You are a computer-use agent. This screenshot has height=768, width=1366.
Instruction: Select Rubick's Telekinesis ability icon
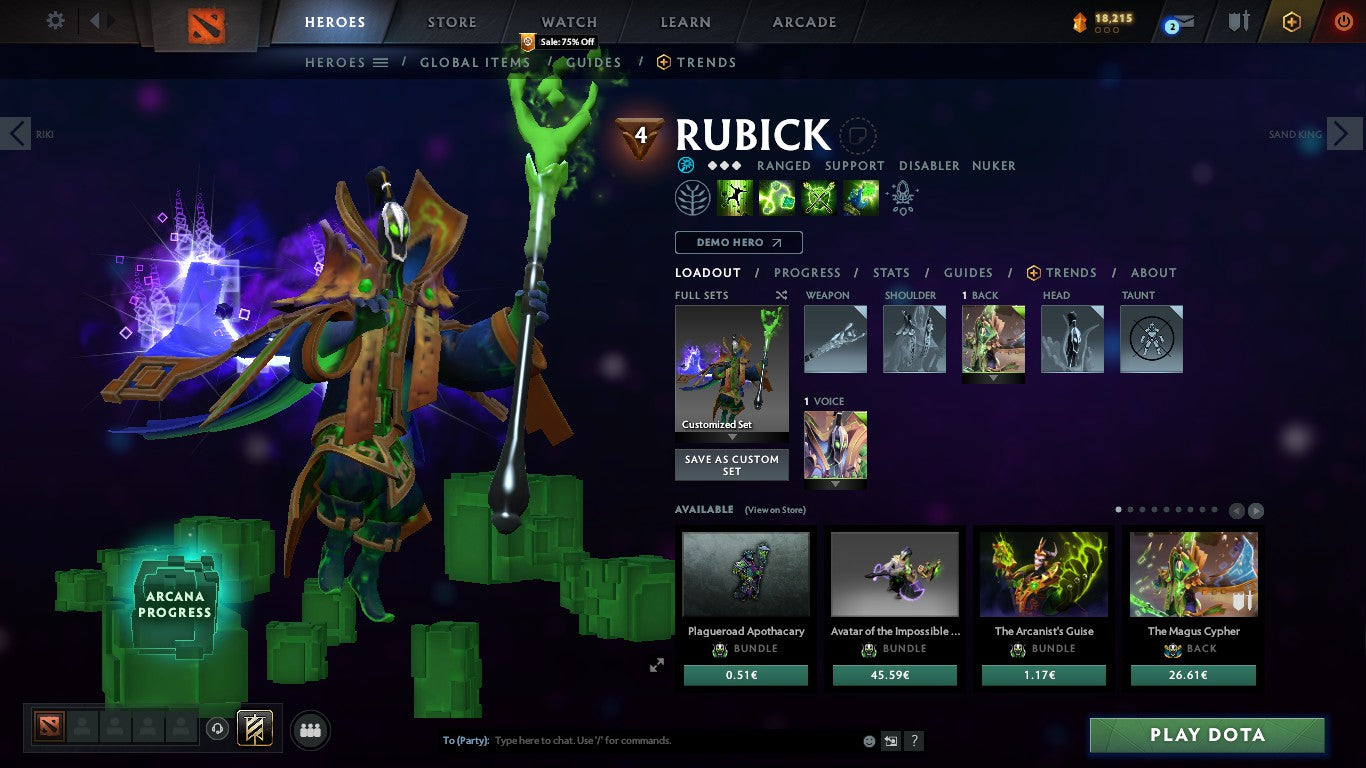click(x=735, y=197)
